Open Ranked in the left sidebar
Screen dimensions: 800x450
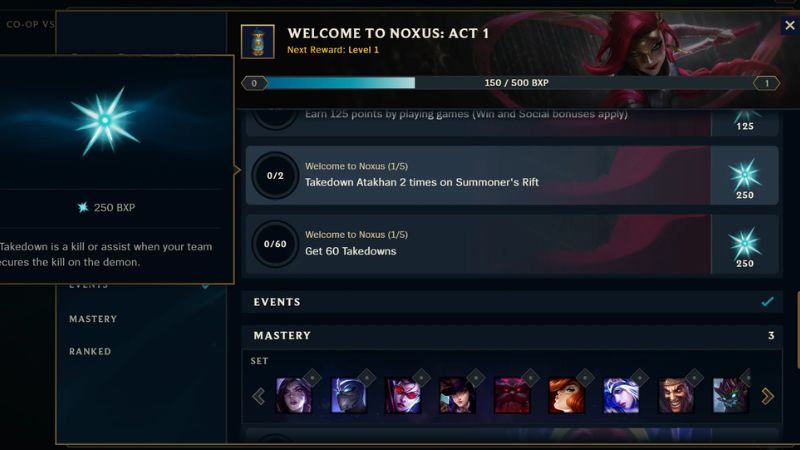click(90, 351)
